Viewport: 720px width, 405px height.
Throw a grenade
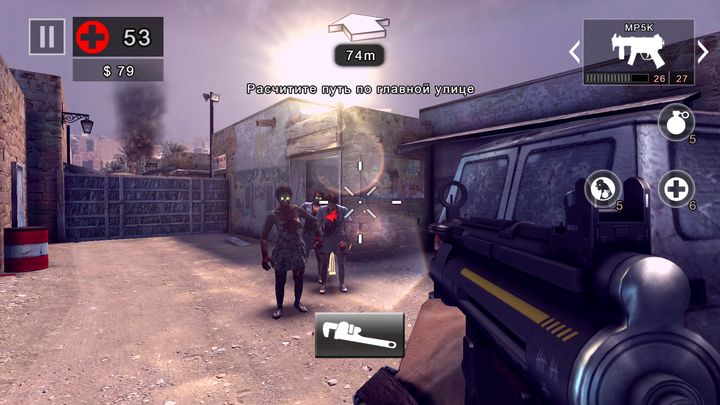675,123
